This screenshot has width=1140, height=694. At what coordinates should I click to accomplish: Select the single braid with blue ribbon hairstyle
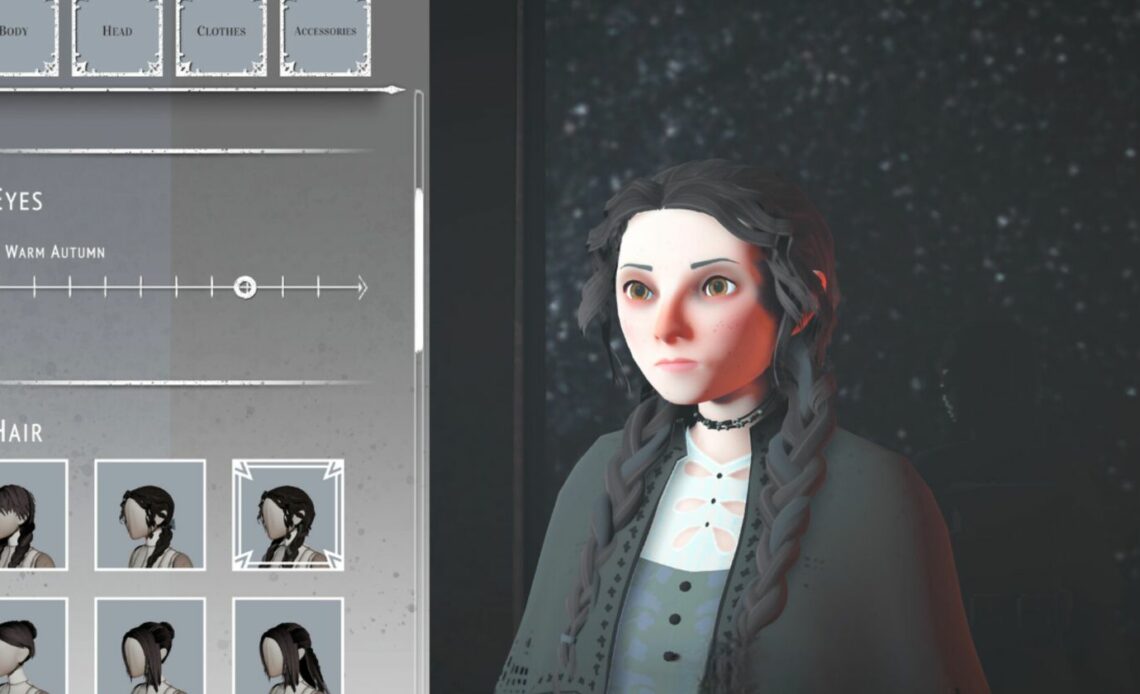[150, 515]
